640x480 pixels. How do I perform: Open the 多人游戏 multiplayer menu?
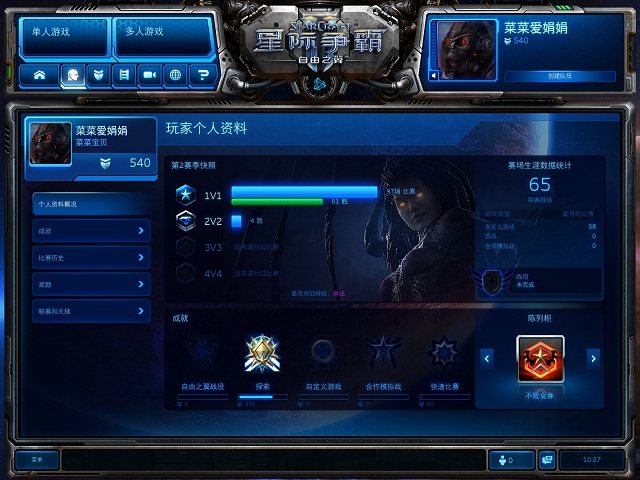coord(154,33)
